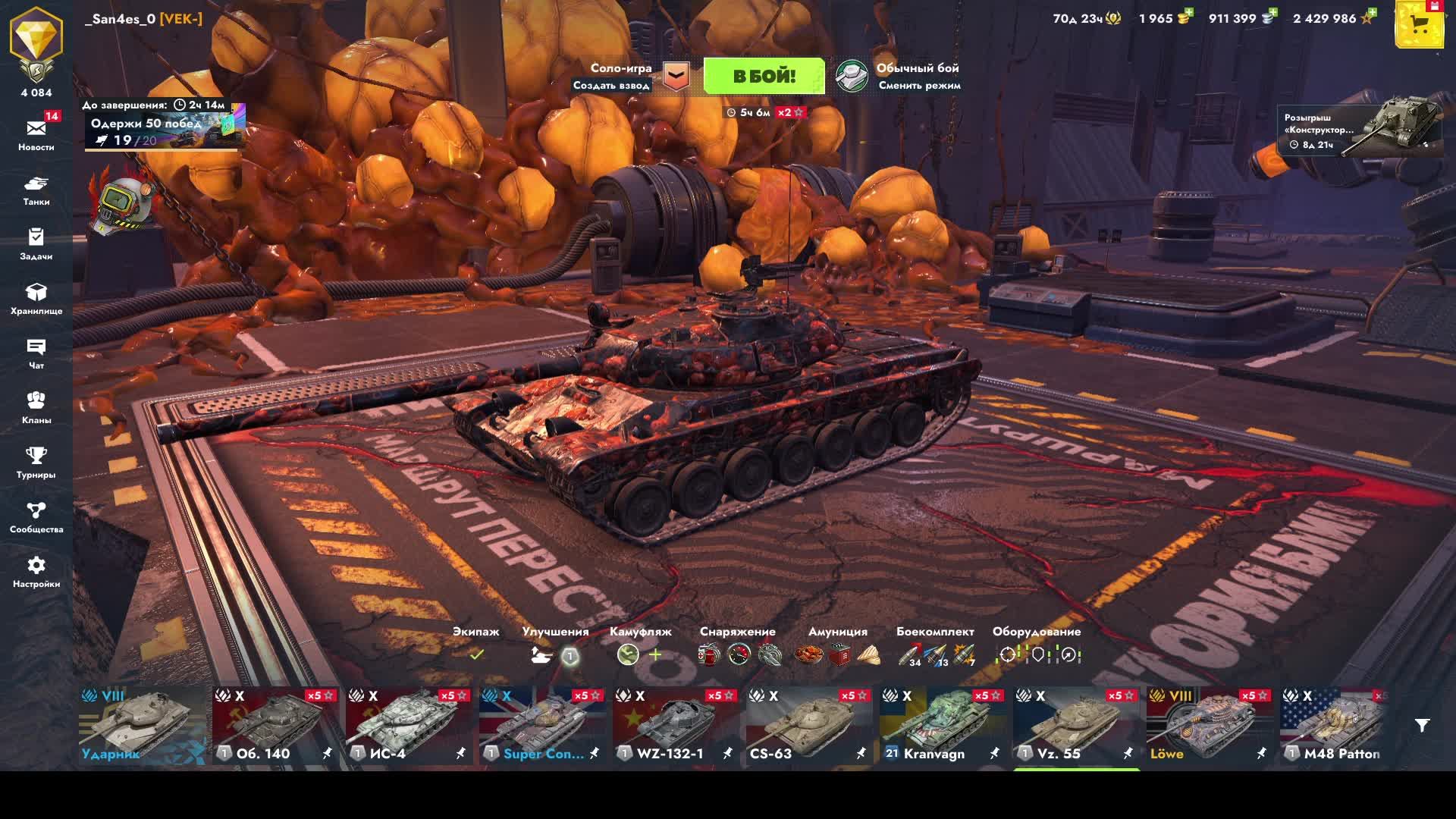
Task: Select the ИС-4 tank in carousel
Action: click(409, 726)
